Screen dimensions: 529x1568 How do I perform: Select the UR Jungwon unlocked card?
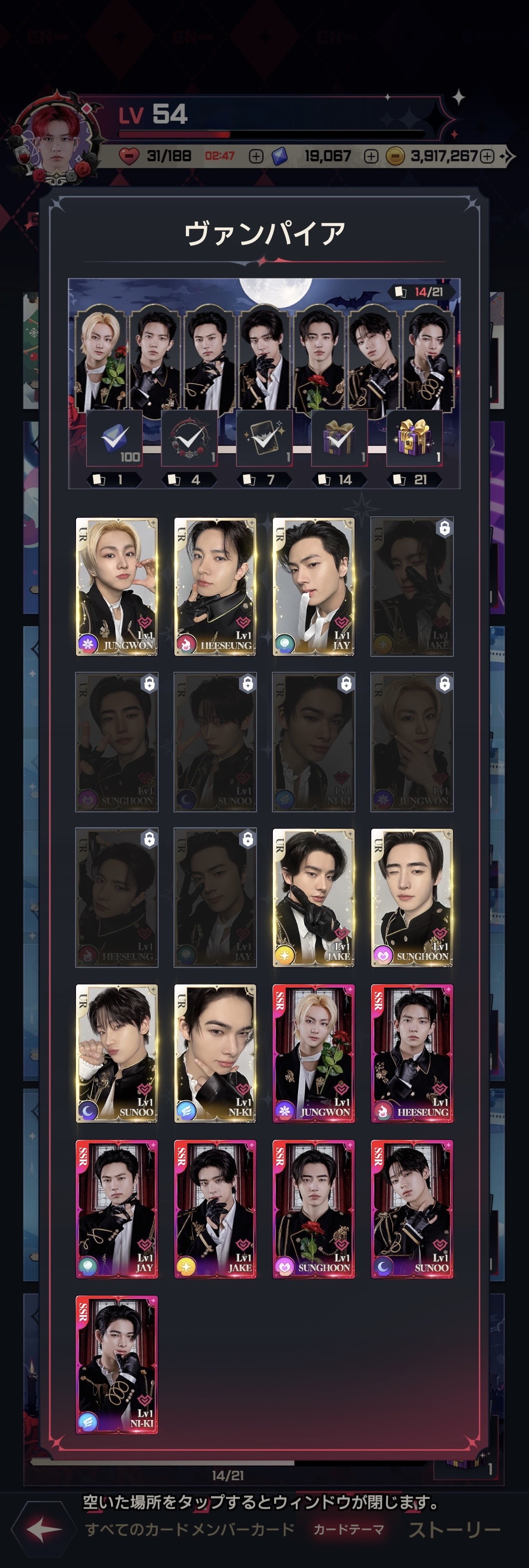(x=116, y=586)
